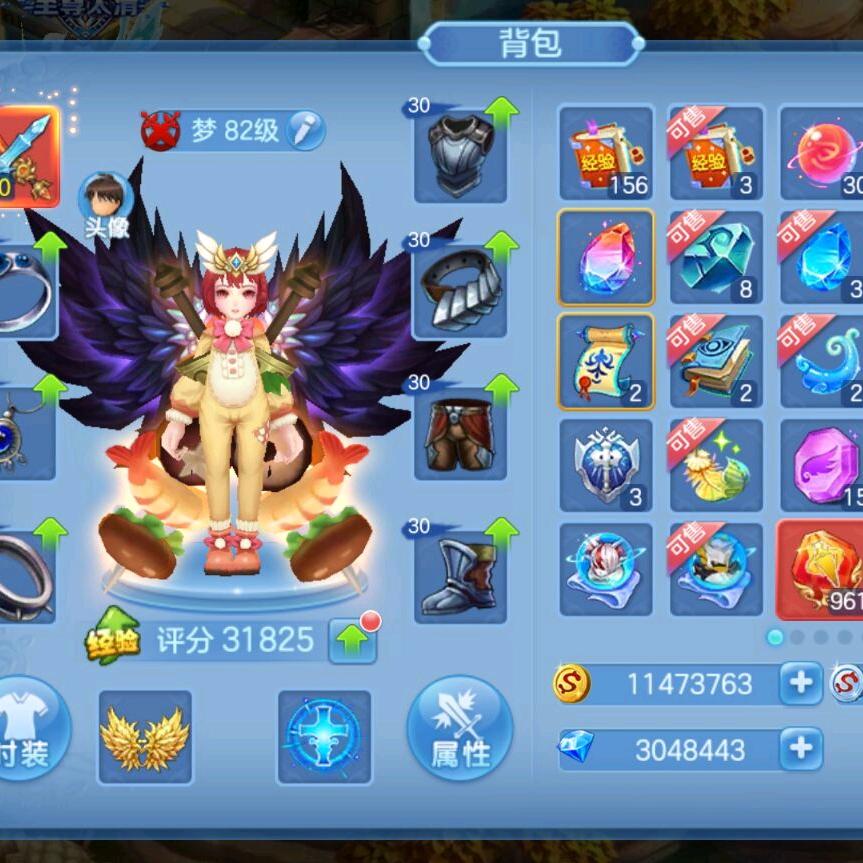Image resolution: width=863 pixels, height=863 pixels.
Task: Open the 头像 avatar portrait
Action: coord(106,198)
